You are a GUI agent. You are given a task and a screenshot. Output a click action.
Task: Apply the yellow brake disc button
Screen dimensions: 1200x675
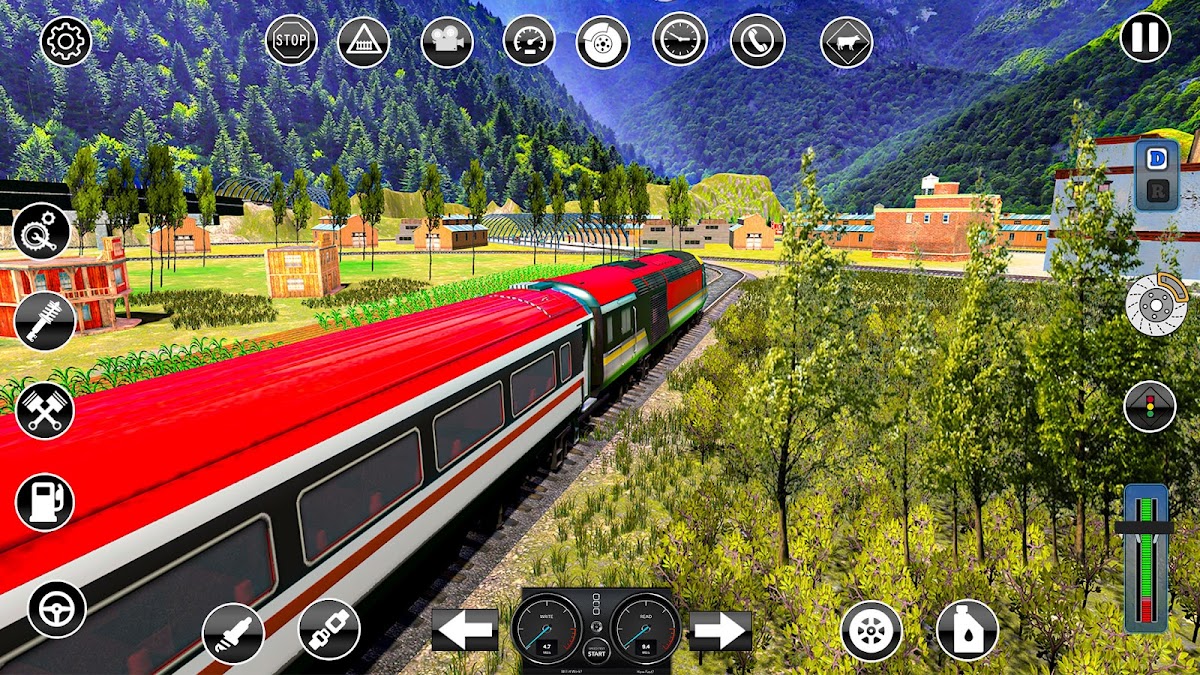tap(1156, 303)
